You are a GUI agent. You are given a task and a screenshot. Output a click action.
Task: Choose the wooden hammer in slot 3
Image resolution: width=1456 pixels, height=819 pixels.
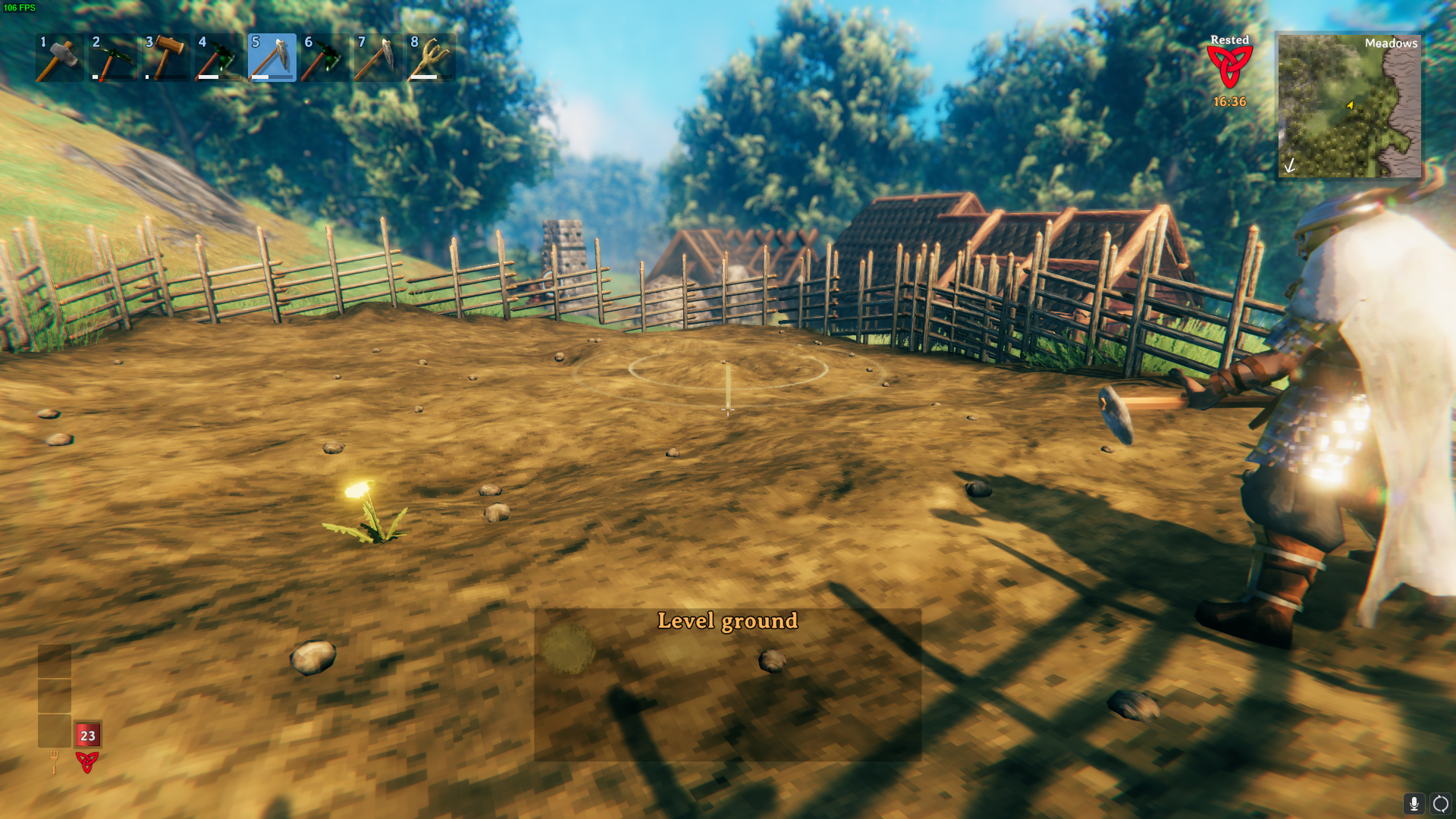click(x=165, y=58)
